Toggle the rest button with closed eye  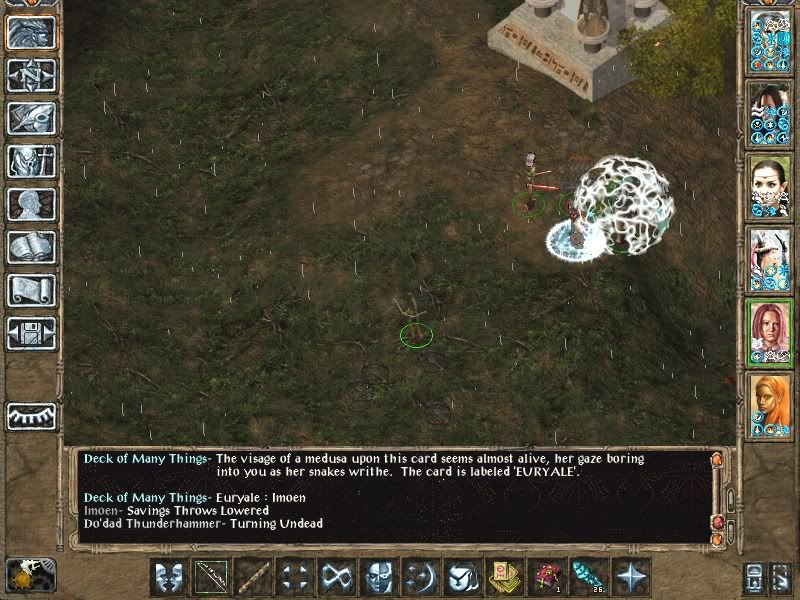31,415
